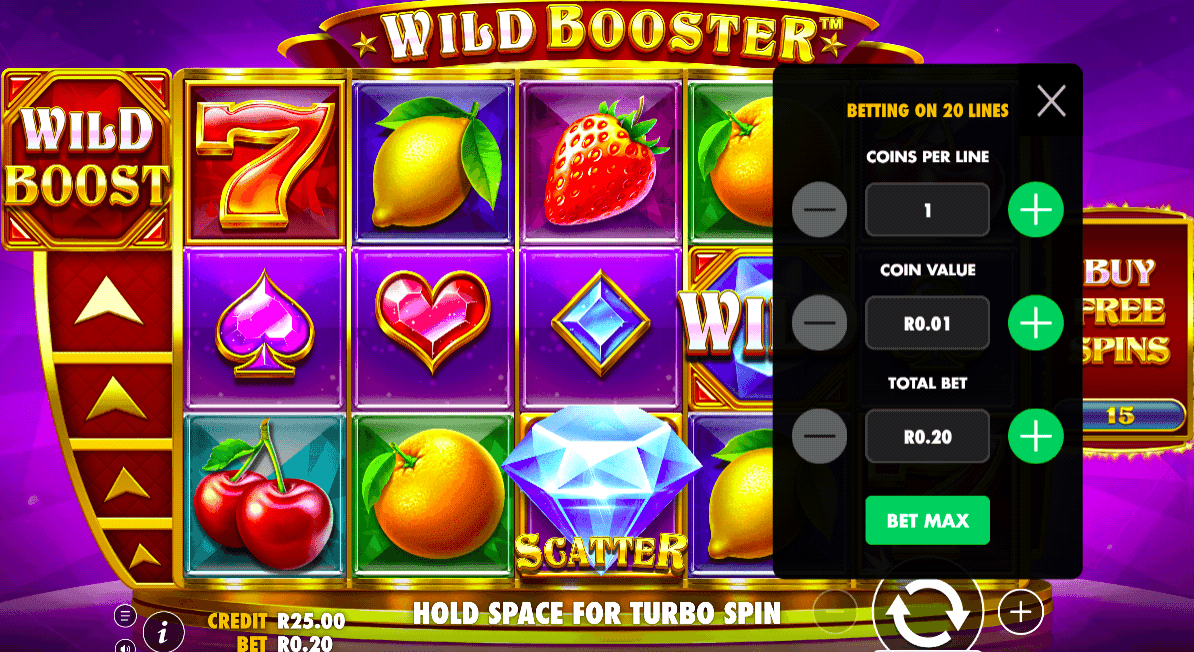The width and height of the screenshot is (1194, 652).
Task: Show game info via the i icon
Action: (163, 631)
